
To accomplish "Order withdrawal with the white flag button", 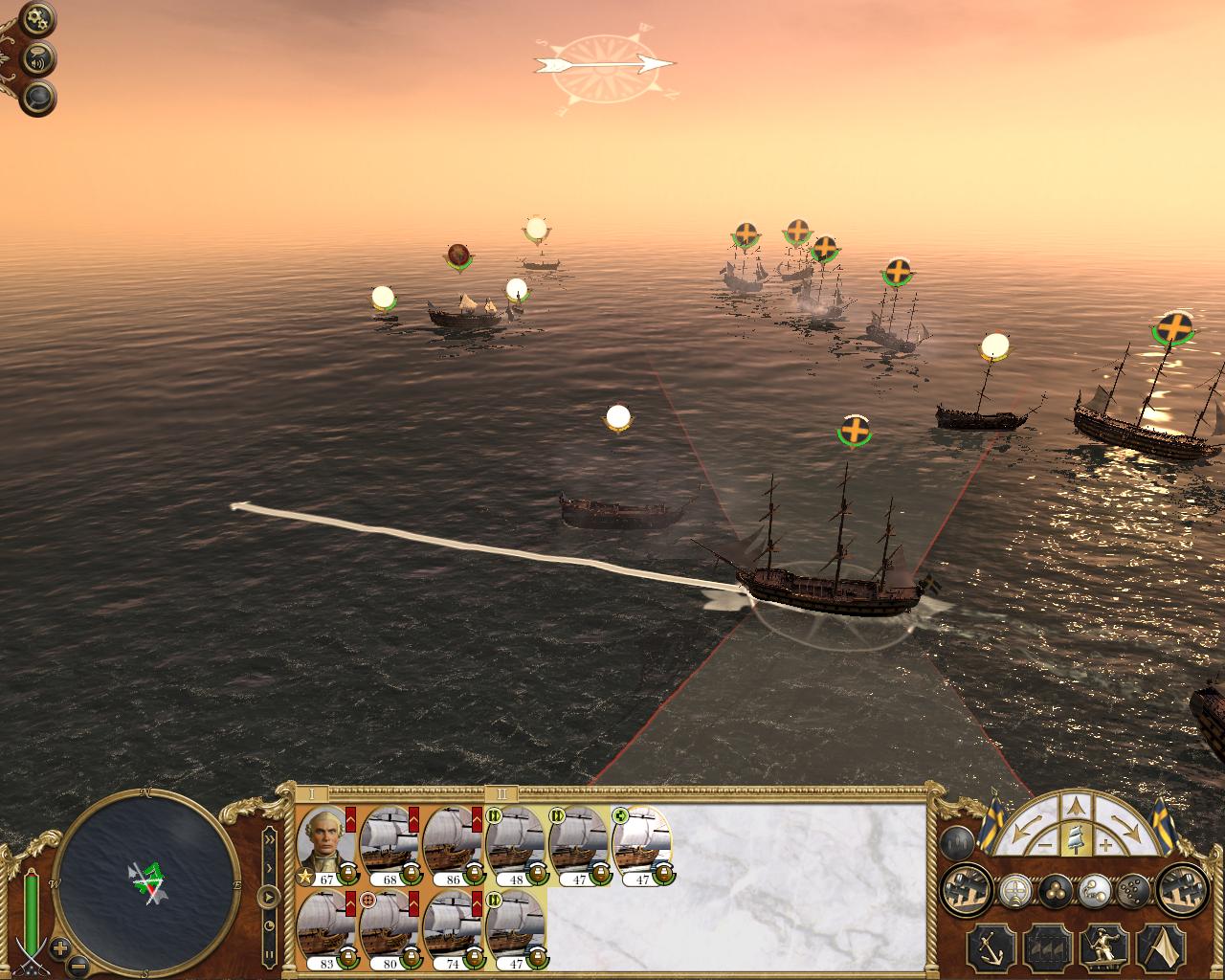I will (x=1160, y=947).
